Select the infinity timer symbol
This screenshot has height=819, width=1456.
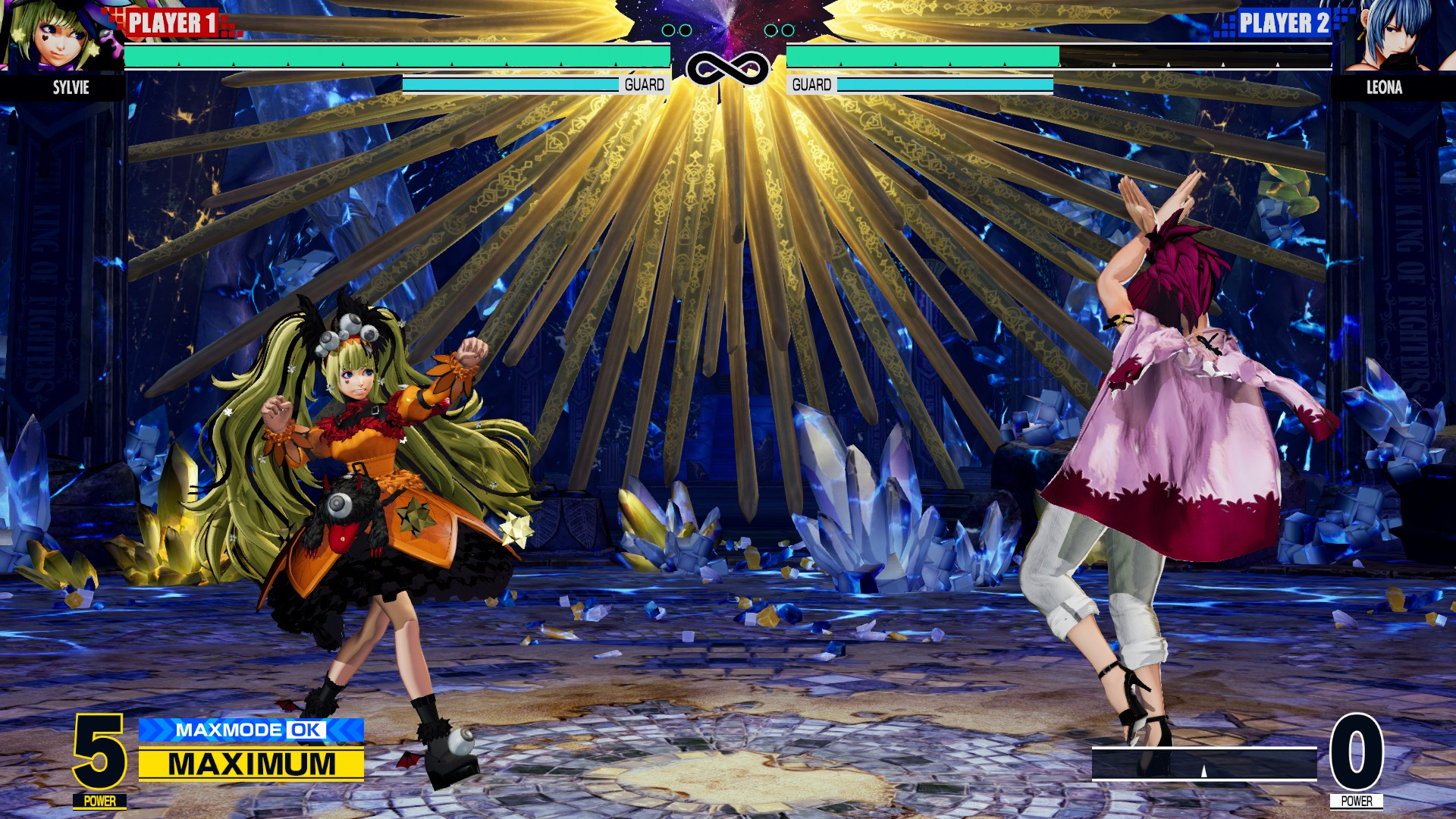coord(726,68)
